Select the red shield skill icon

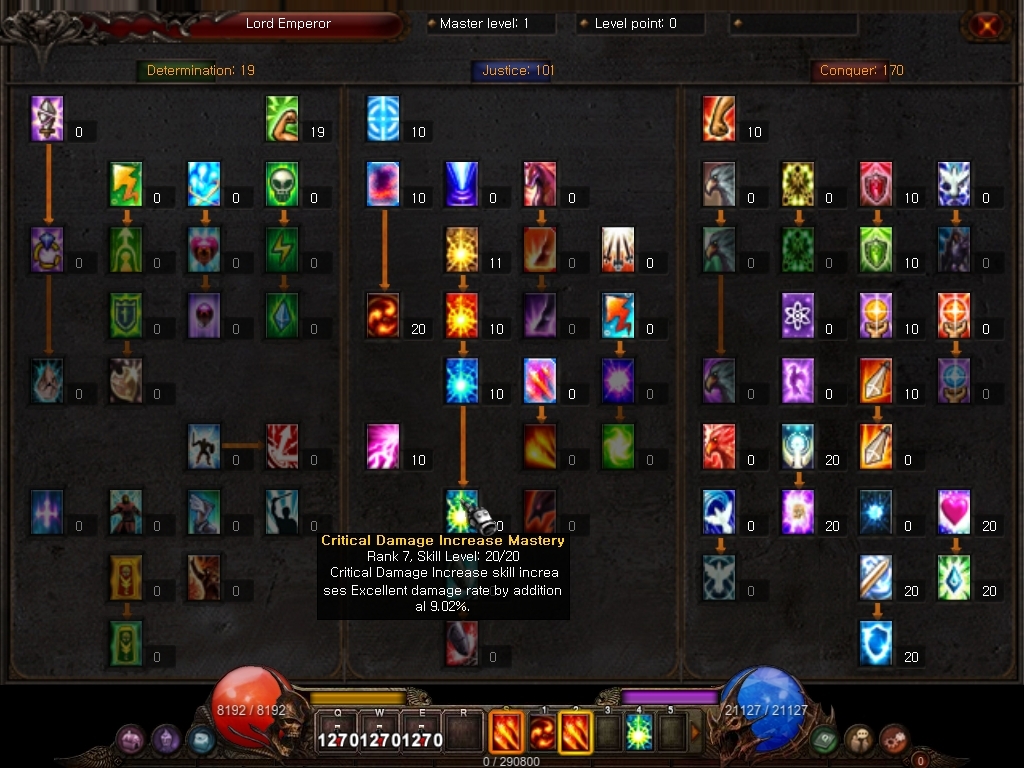coord(876,185)
